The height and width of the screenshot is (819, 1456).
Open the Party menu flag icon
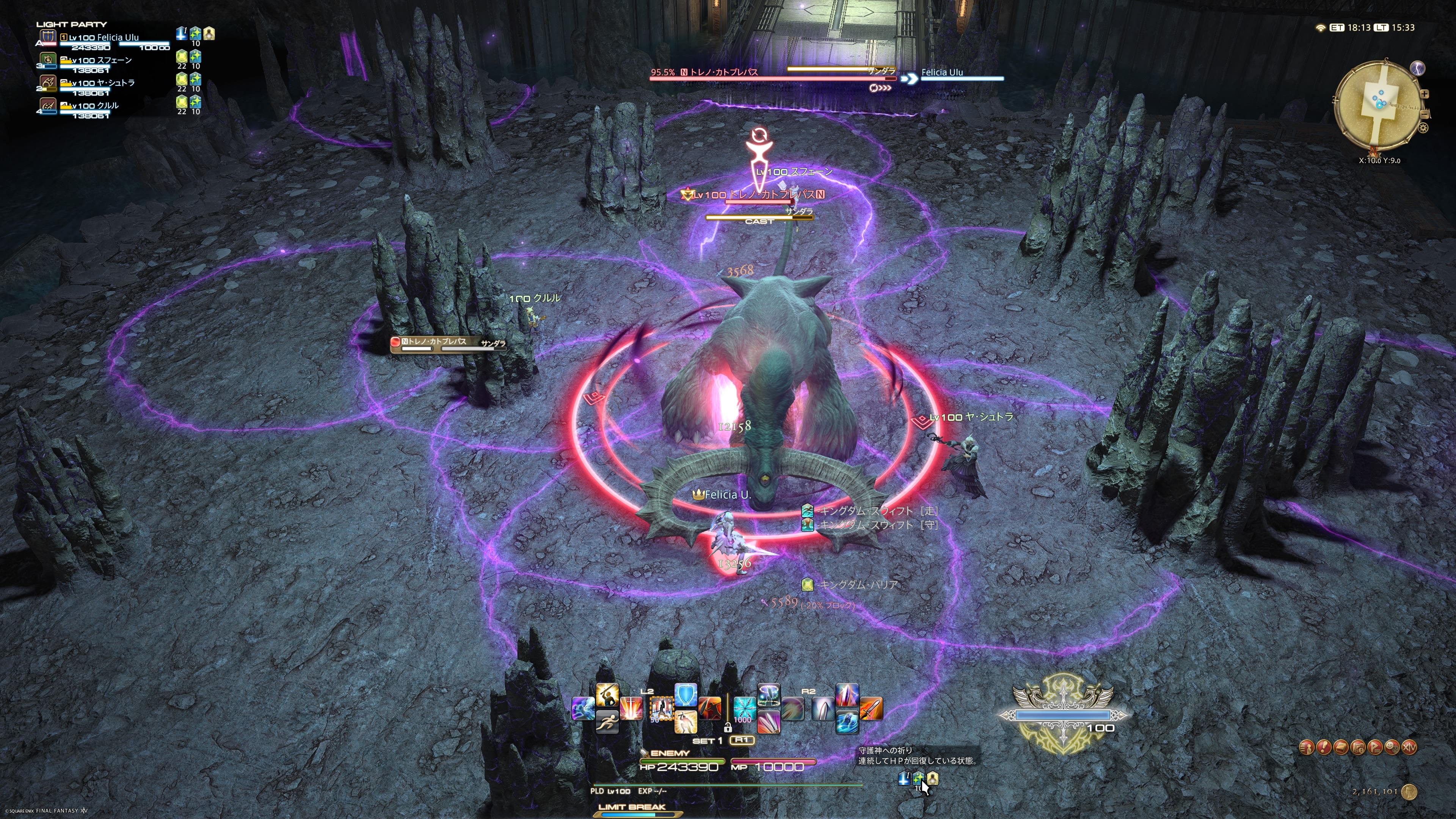tap(1375, 747)
